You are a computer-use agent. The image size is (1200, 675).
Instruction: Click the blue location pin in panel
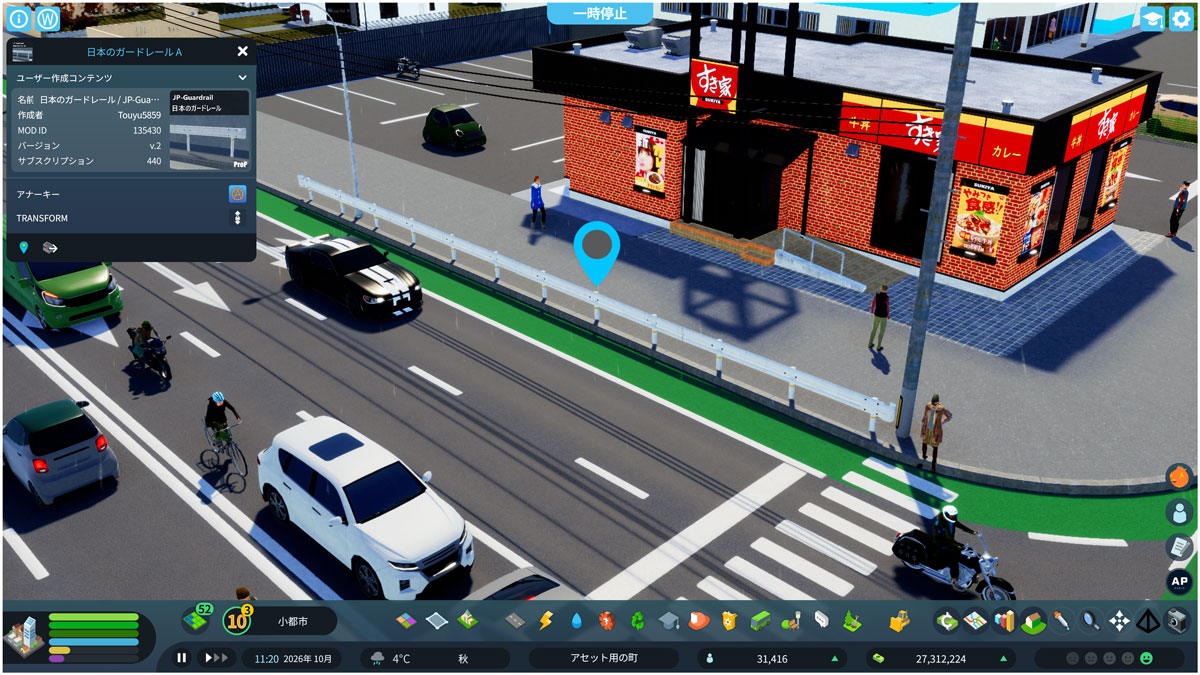(x=24, y=247)
